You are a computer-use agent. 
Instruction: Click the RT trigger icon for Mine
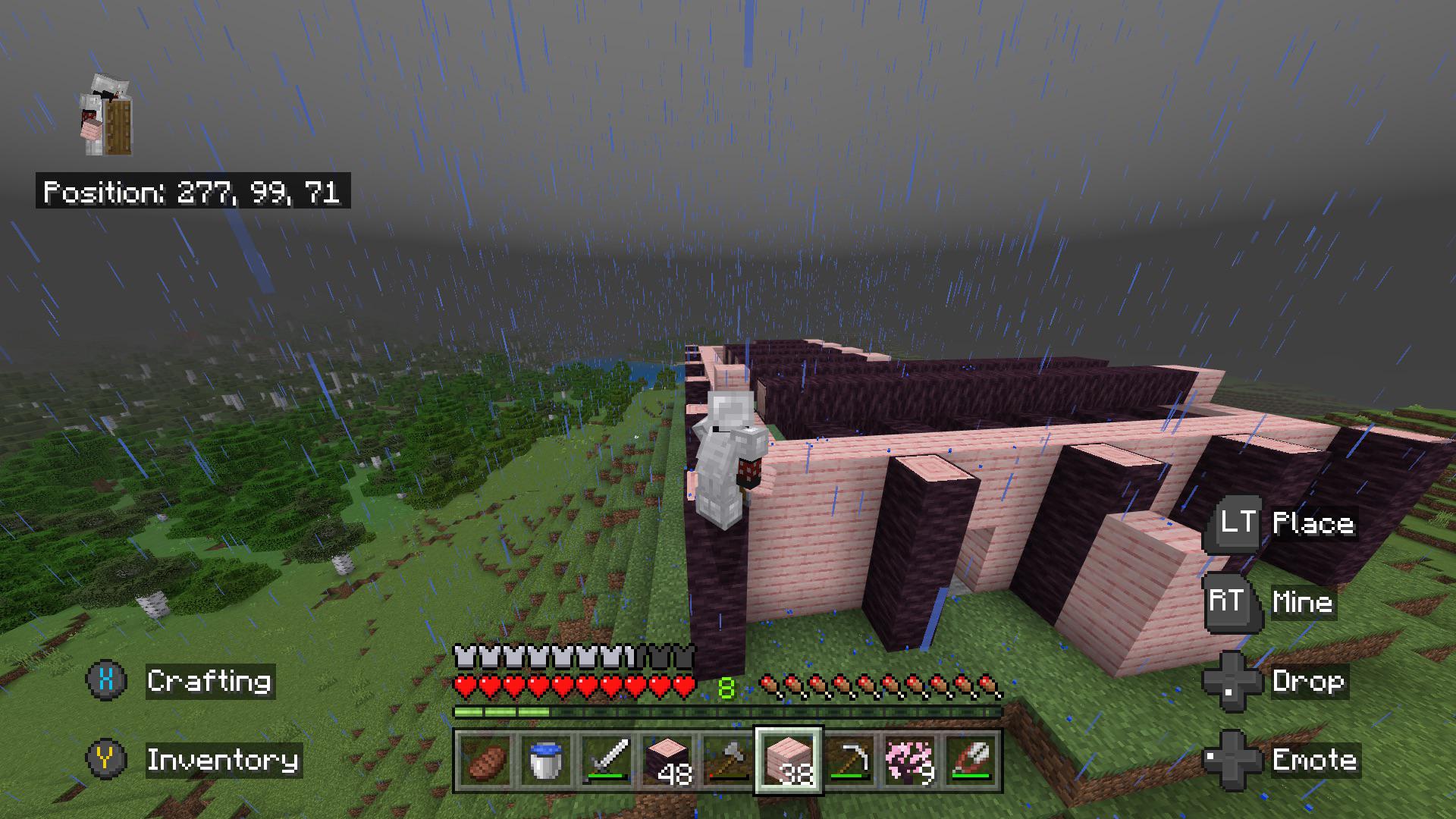click(1230, 603)
